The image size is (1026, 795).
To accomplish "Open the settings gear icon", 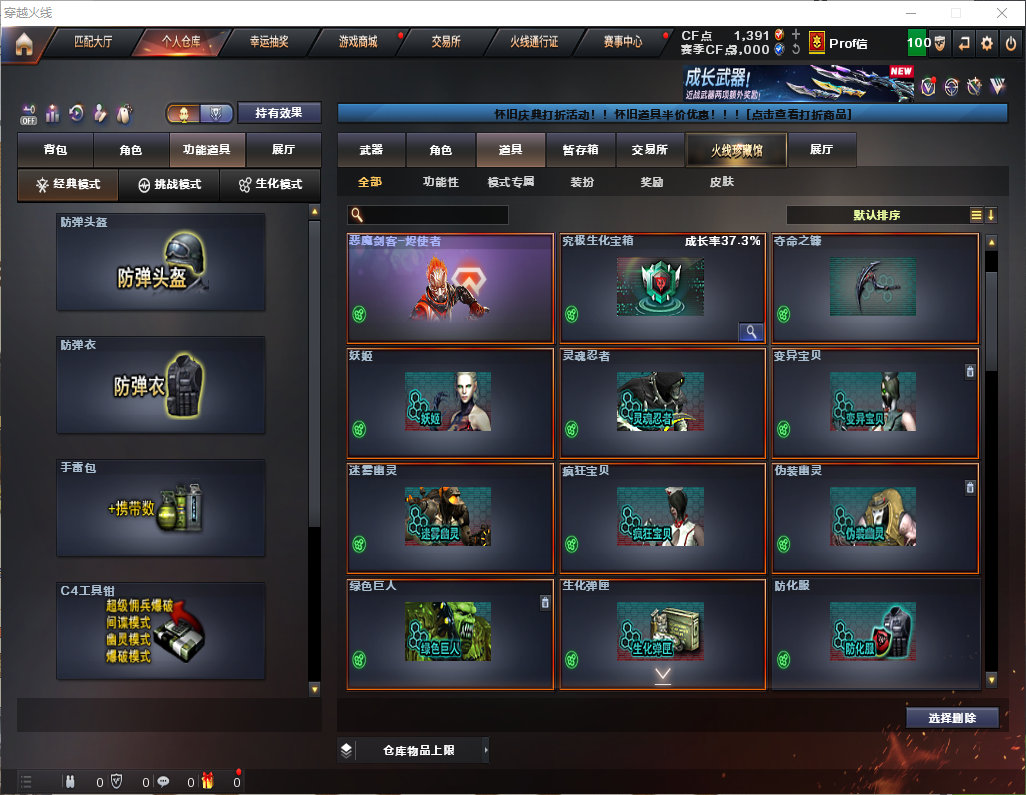I will [987, 43].
